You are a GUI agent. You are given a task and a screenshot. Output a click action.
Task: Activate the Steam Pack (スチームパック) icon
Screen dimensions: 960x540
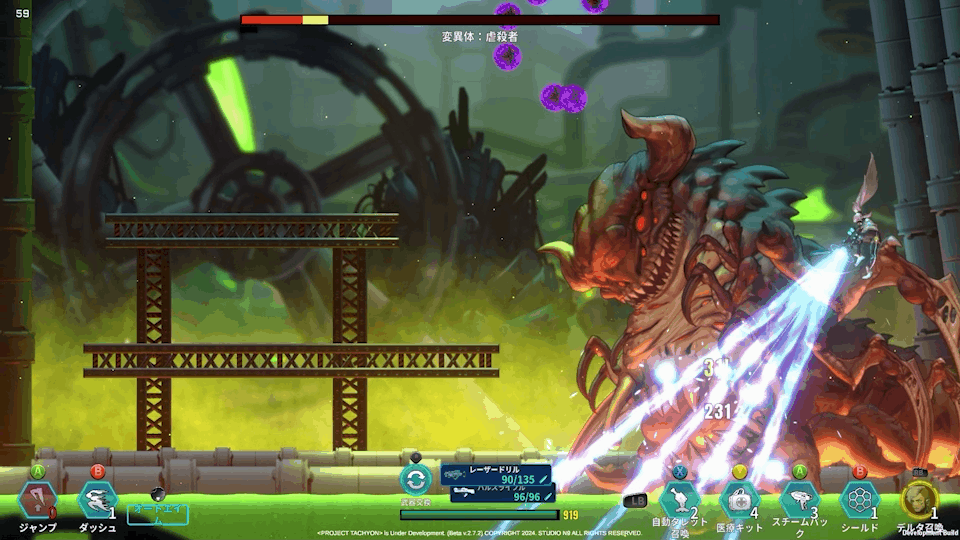800,499
